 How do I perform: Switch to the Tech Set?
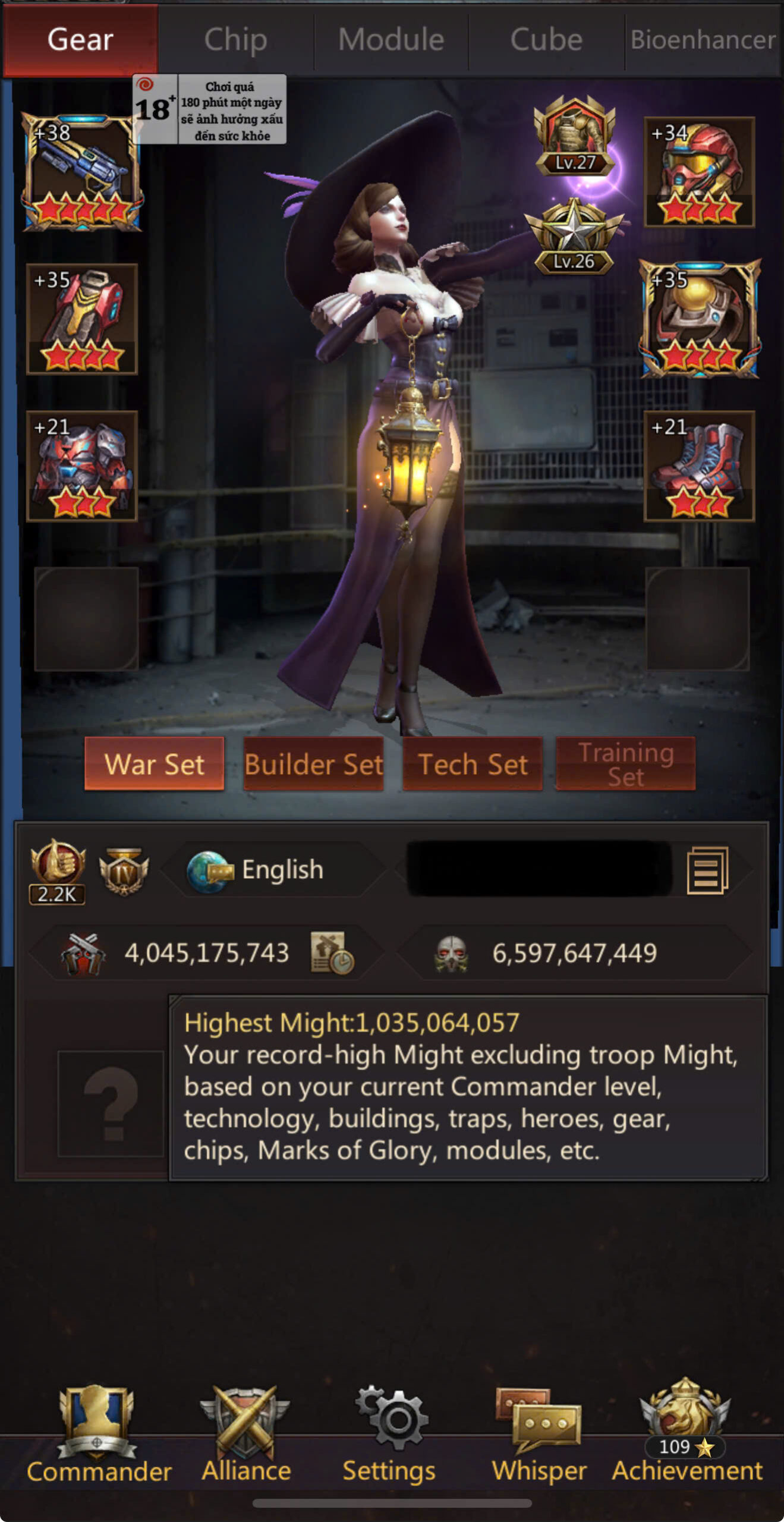point(473,764)
